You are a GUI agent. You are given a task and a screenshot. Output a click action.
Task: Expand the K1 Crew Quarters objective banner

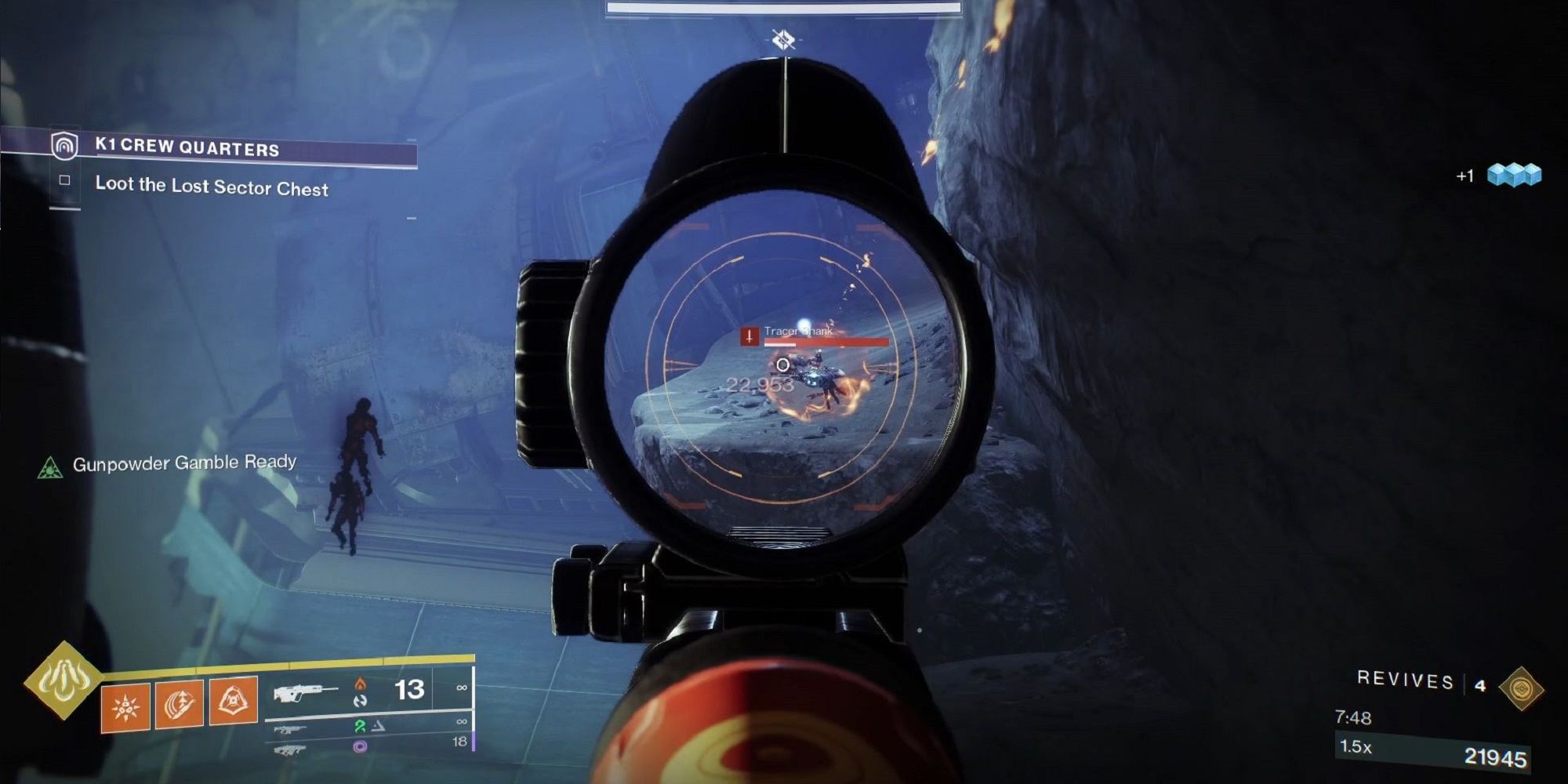click(x=188, y=147)
